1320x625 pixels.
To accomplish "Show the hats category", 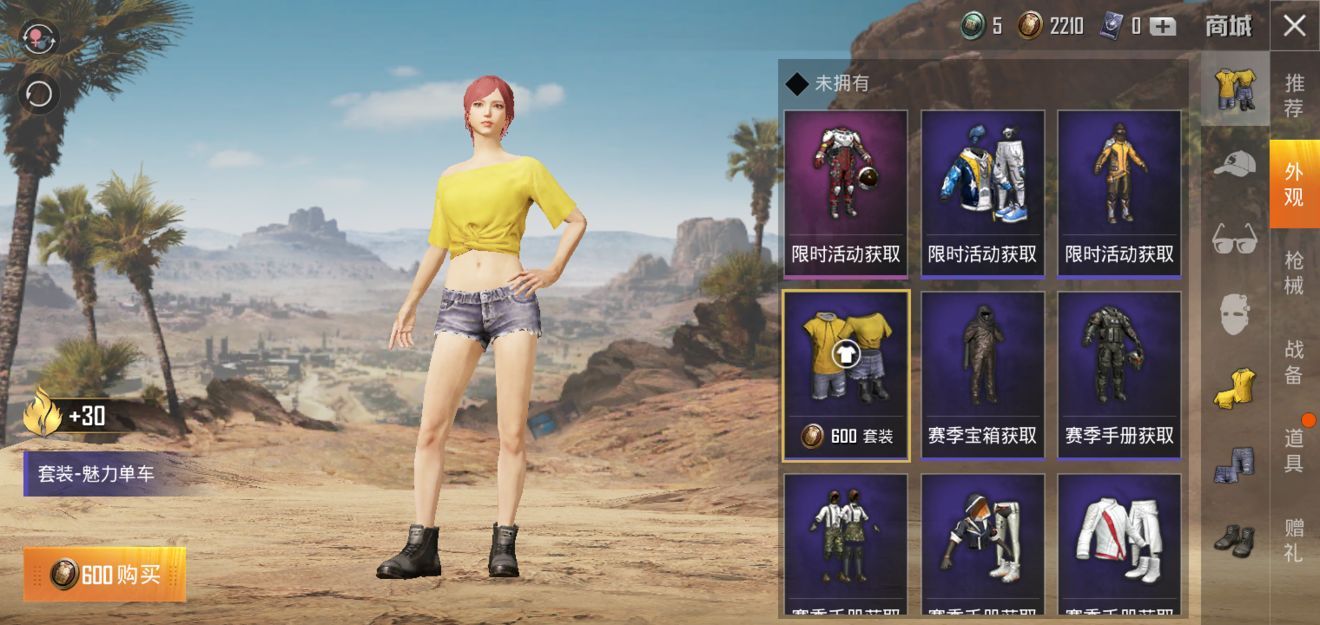I will point(1234,164).
